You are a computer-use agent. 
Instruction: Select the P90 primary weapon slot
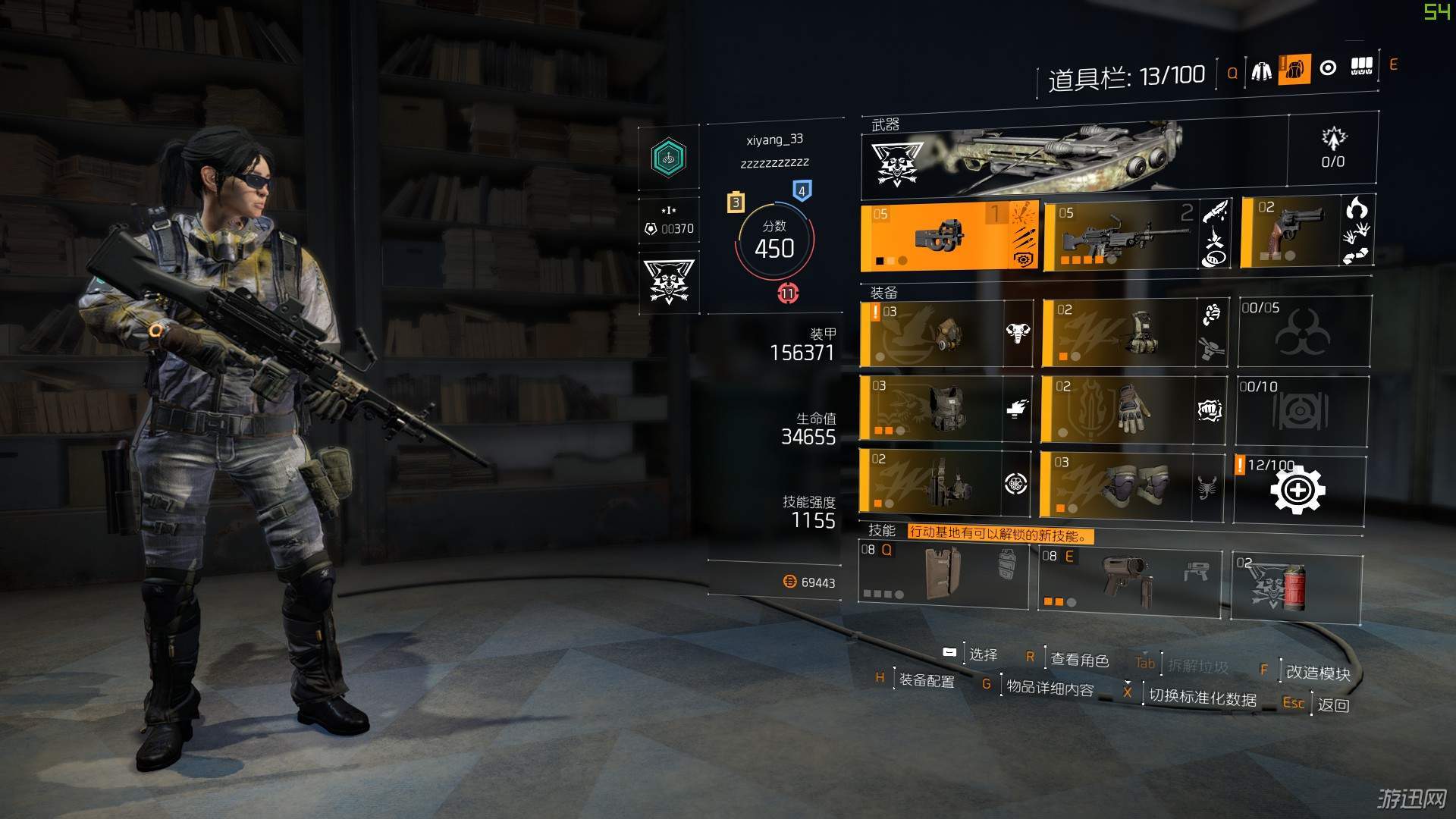click(x=948, y=237)
